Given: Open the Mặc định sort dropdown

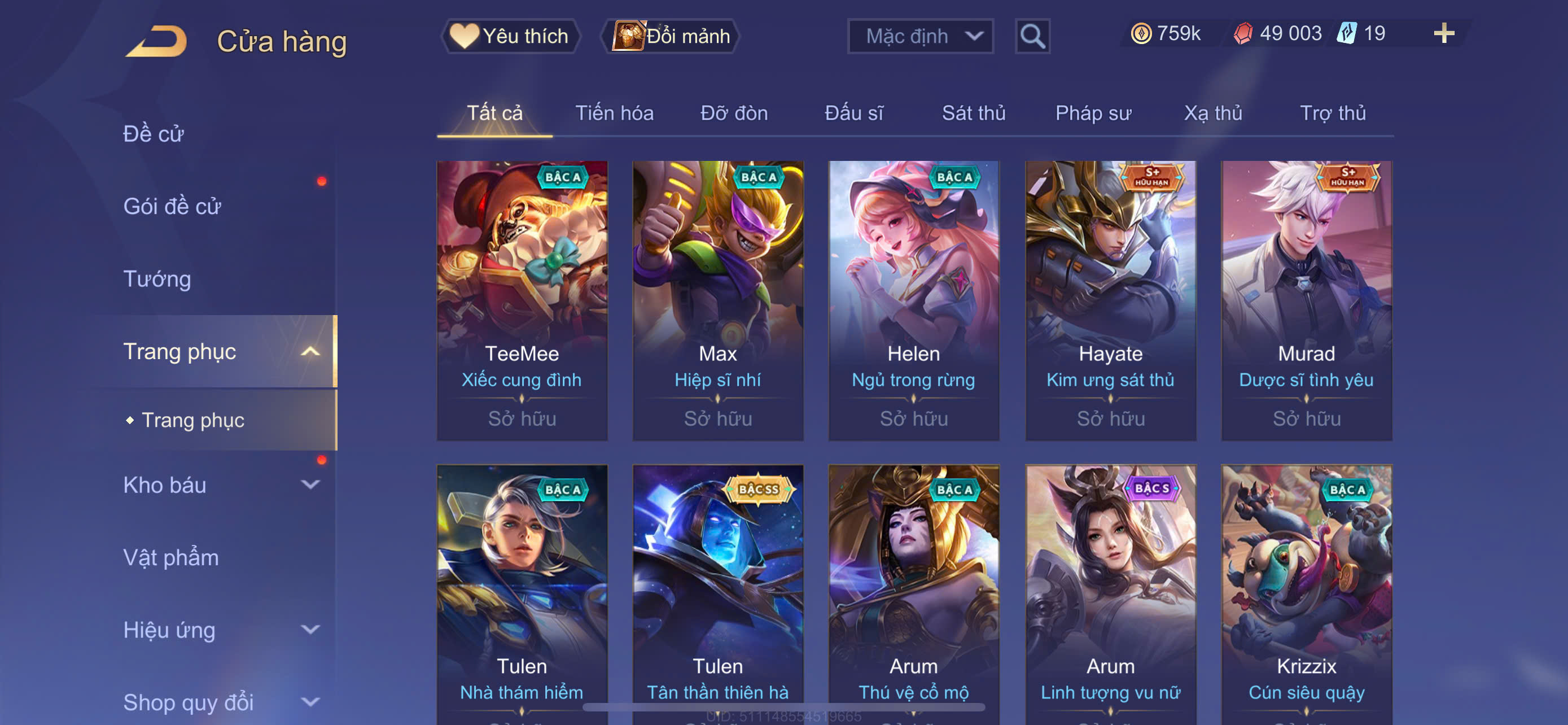Looking at the screenshot, I should pyautogui.click(x=919, y=37).
